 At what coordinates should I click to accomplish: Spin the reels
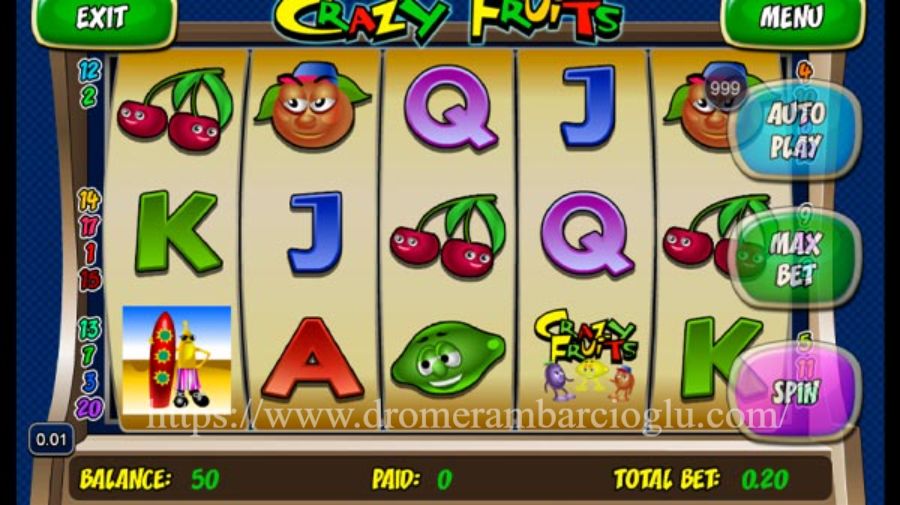tap(795, 390)
